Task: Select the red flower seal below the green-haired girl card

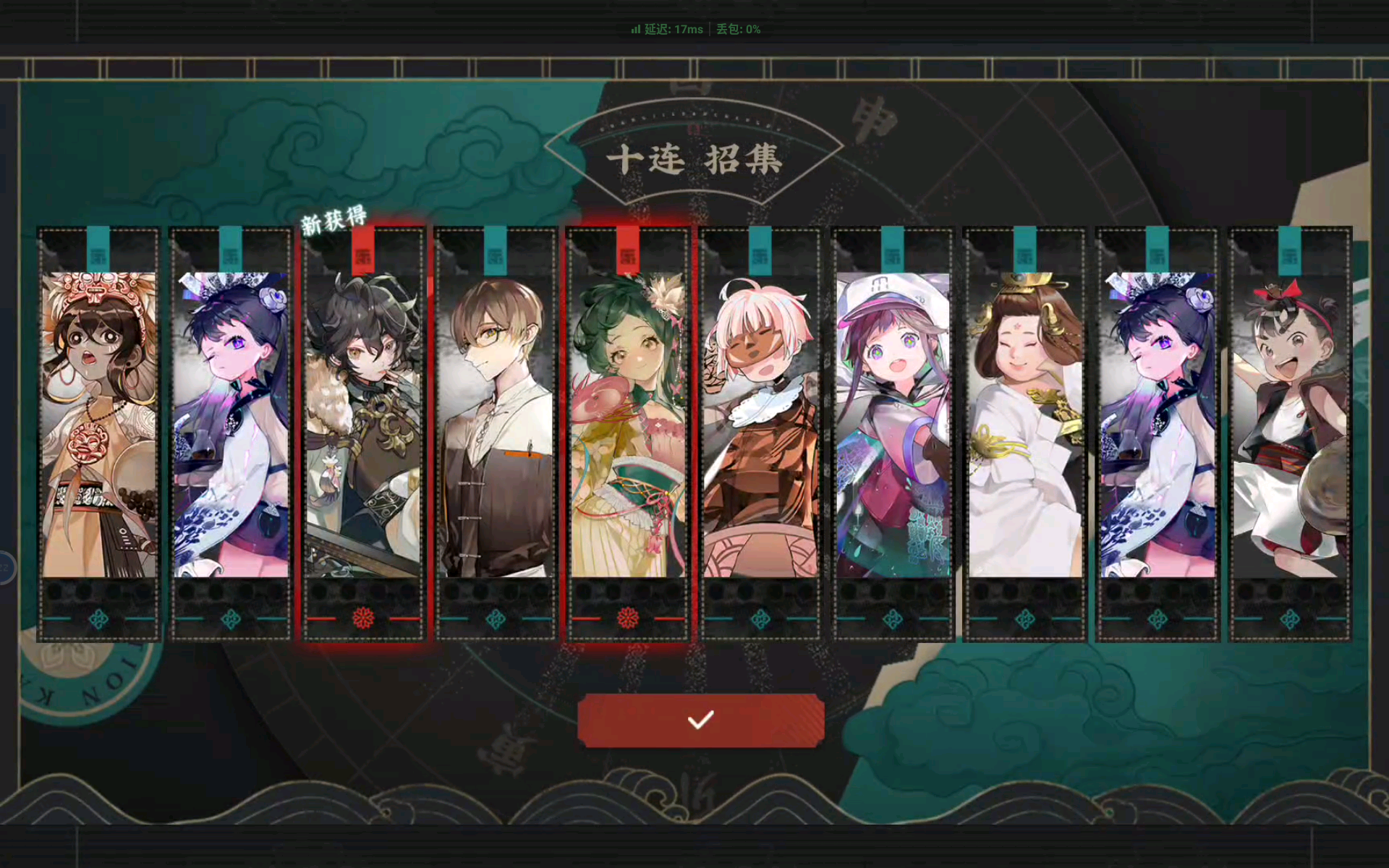Action: [628, 618]
